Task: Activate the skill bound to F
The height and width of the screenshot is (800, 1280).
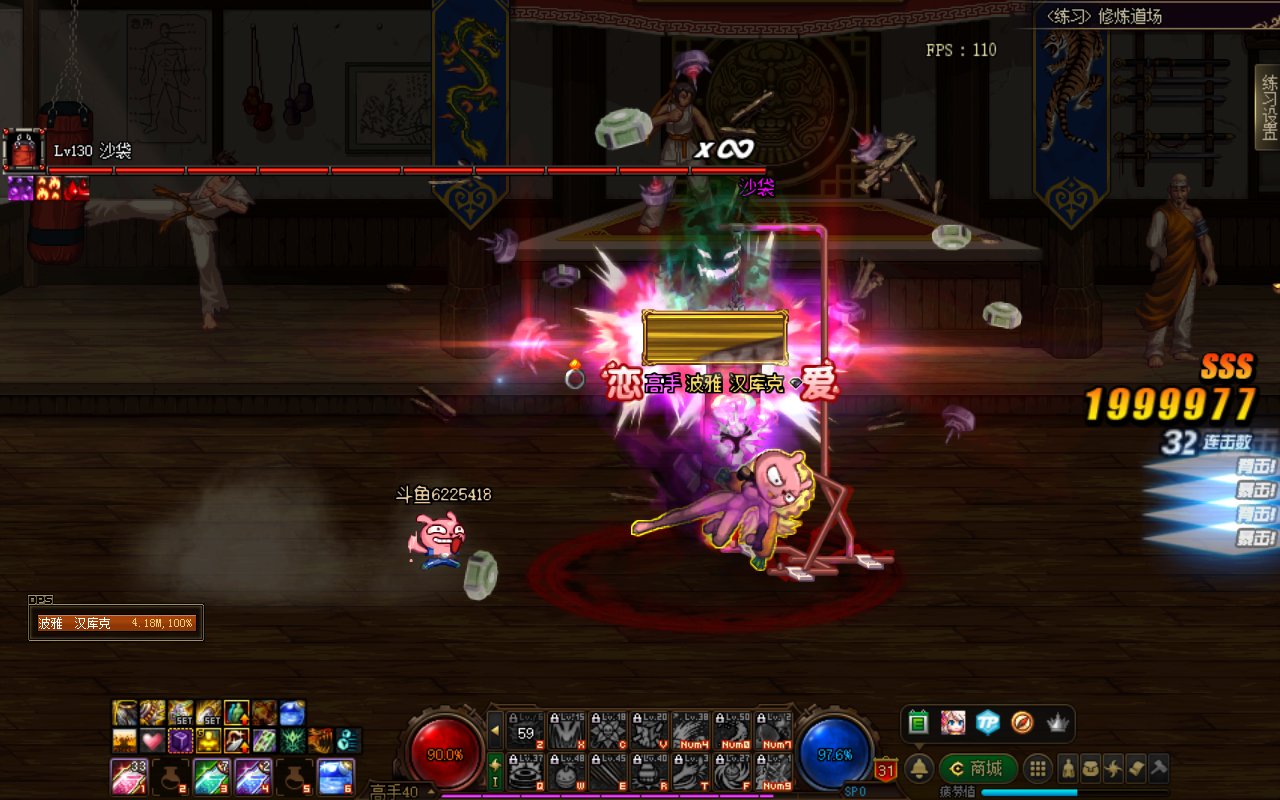Action: click(x=731, y=773)
